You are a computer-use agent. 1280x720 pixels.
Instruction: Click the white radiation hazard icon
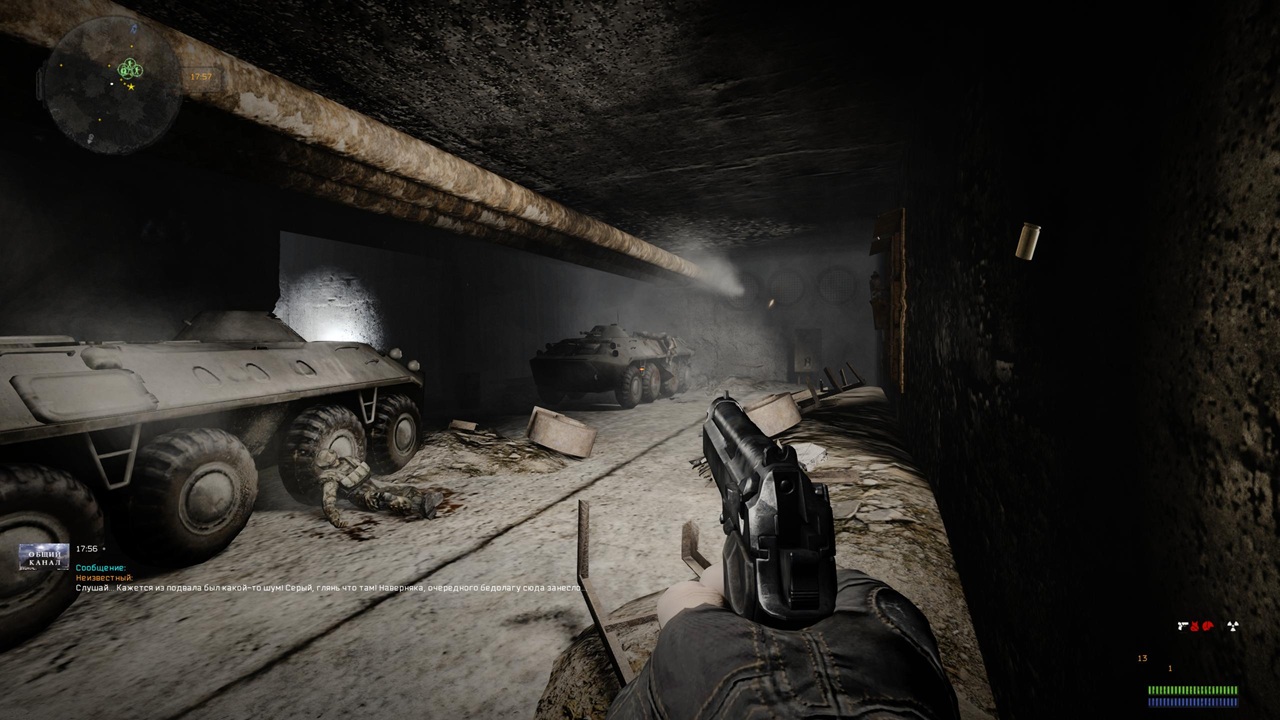[1233, 626]
